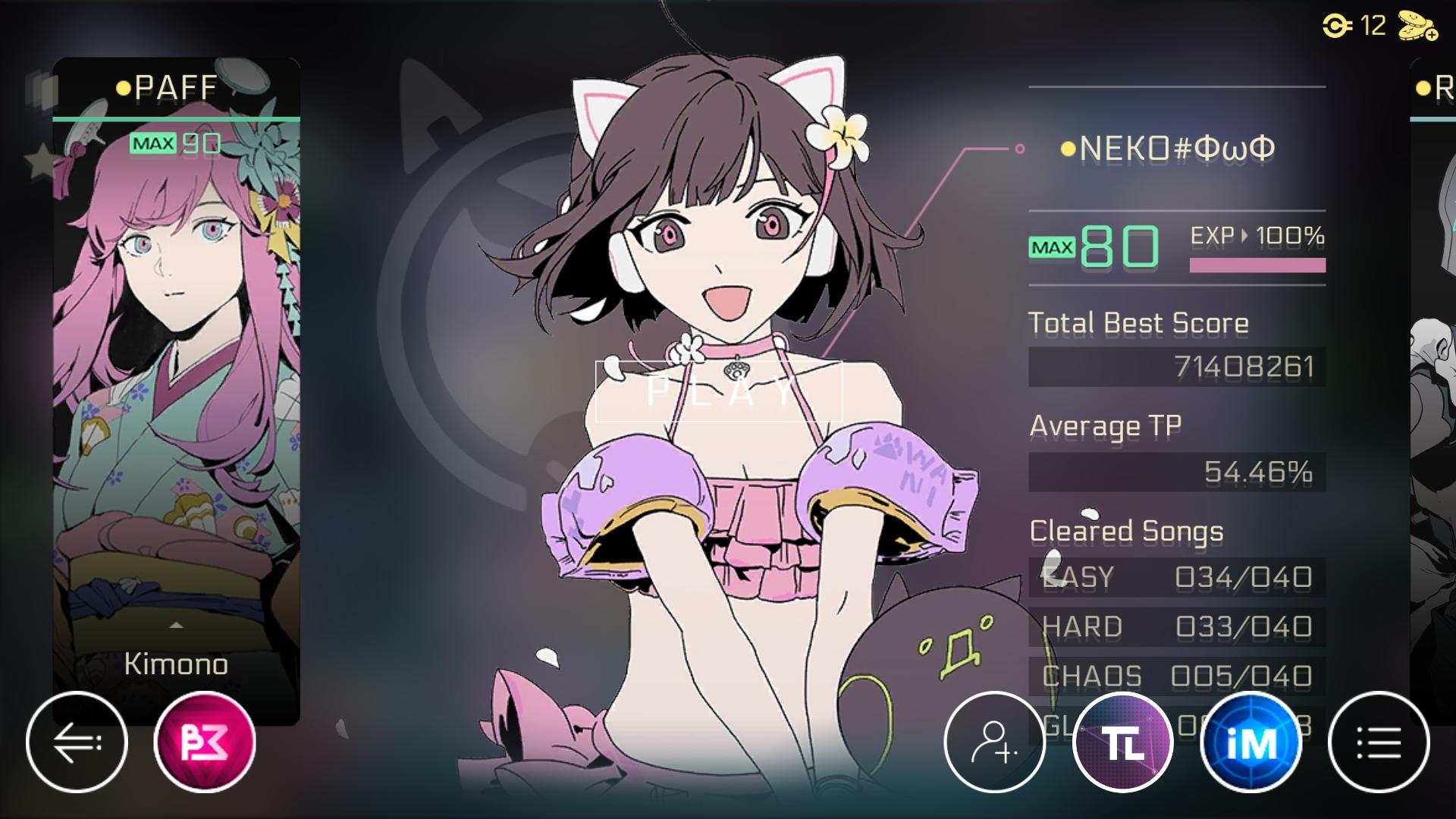Click the yellow dot beside NEKO#ΦωΦ

[x=1068, y=149]
